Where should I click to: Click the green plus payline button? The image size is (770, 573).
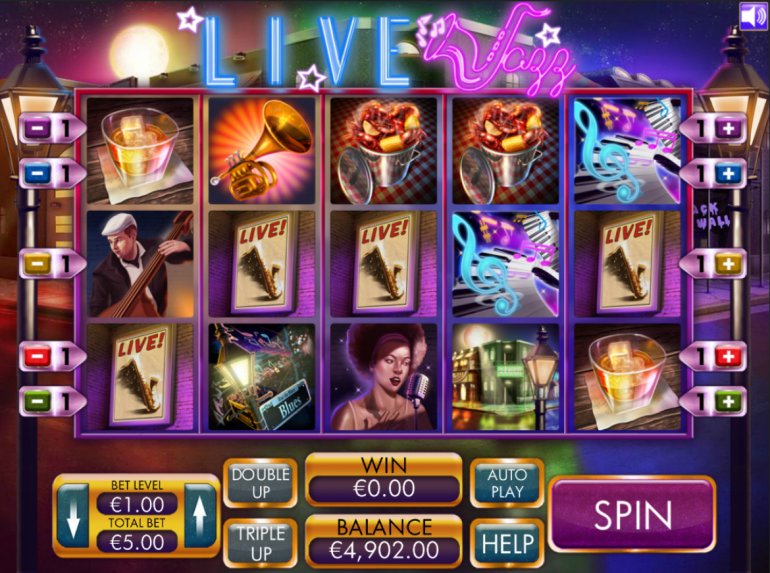[727, 401]
